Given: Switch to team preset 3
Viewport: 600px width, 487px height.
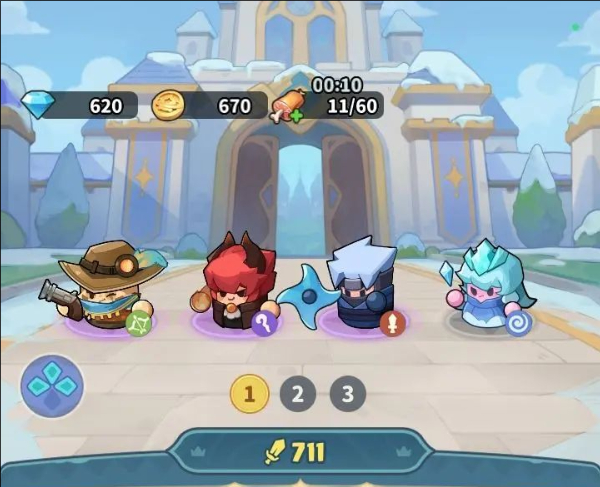Looking at the screenshot, I should coord(347,393).
